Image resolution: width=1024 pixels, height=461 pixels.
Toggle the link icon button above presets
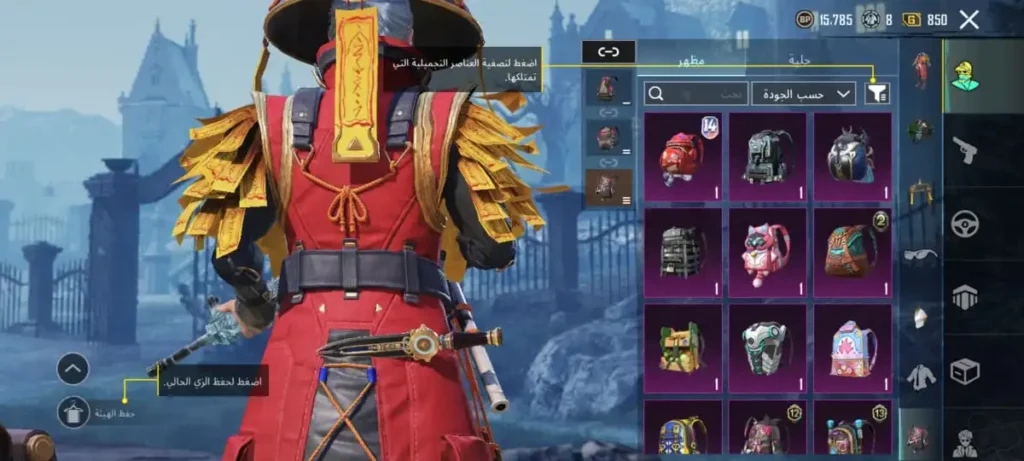point(608,51)
